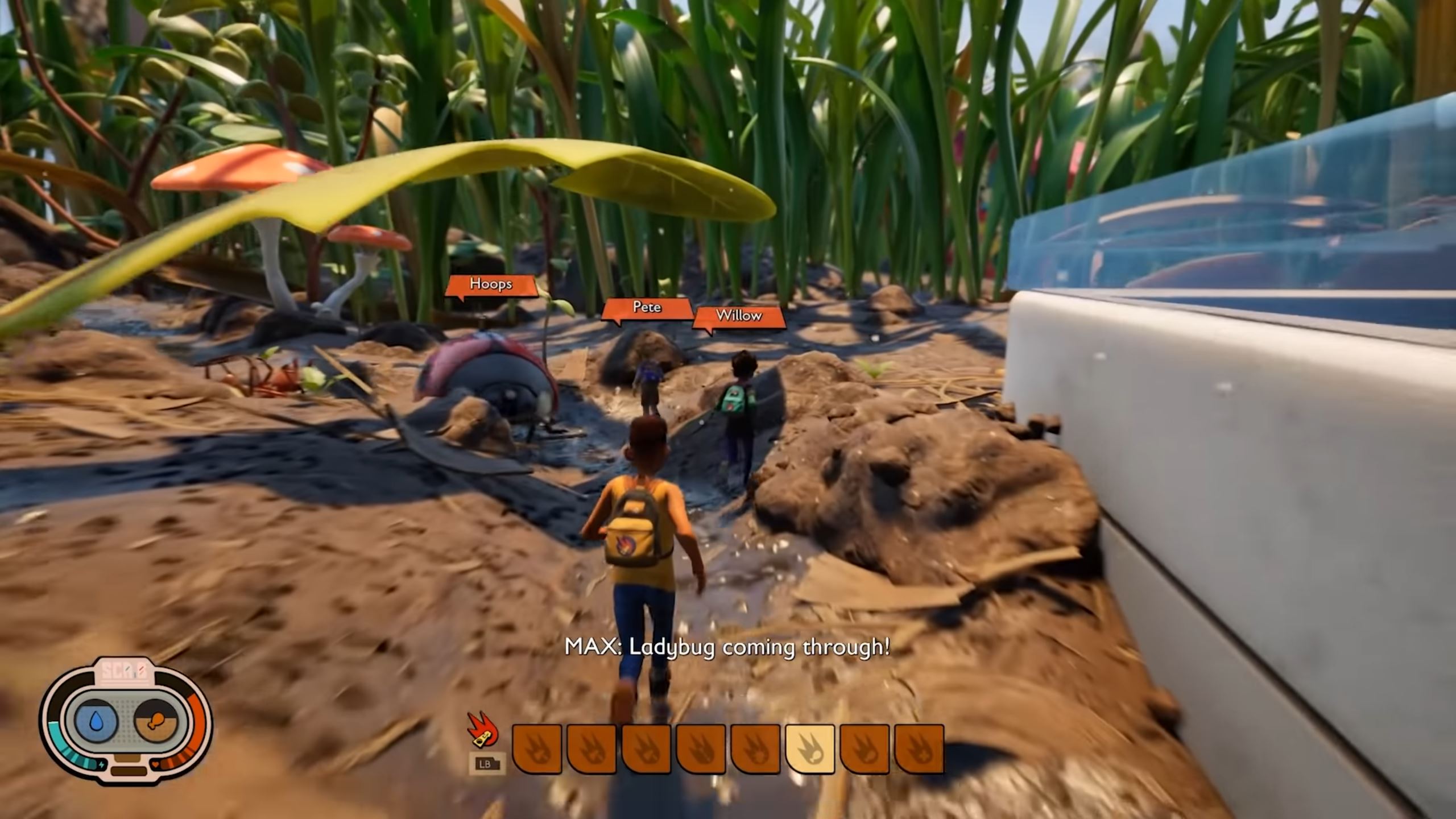Select the fifth slot in the flame hotbar

pyautogui.click(x=754, y=751)
